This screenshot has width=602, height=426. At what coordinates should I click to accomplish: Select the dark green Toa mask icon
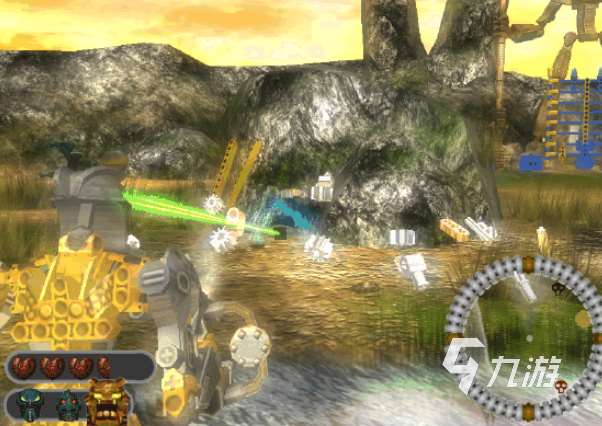click(x=27, y=404)
